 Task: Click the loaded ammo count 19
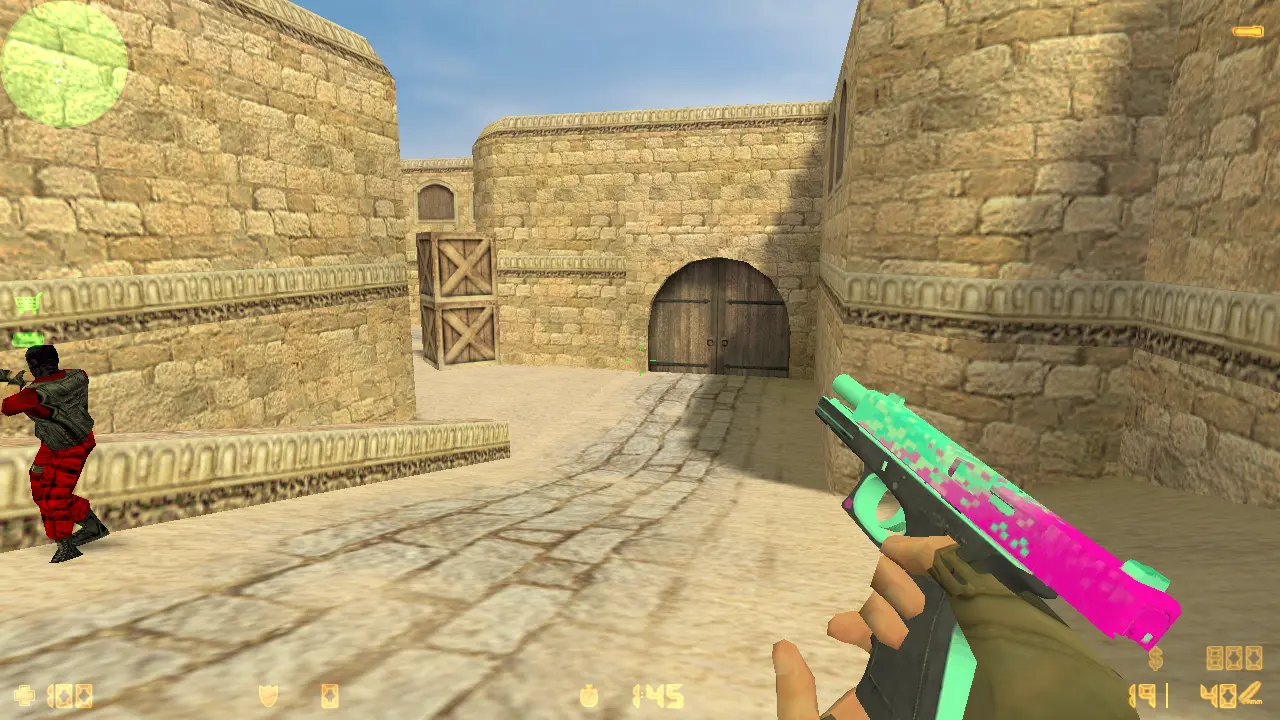[1143, 694]
